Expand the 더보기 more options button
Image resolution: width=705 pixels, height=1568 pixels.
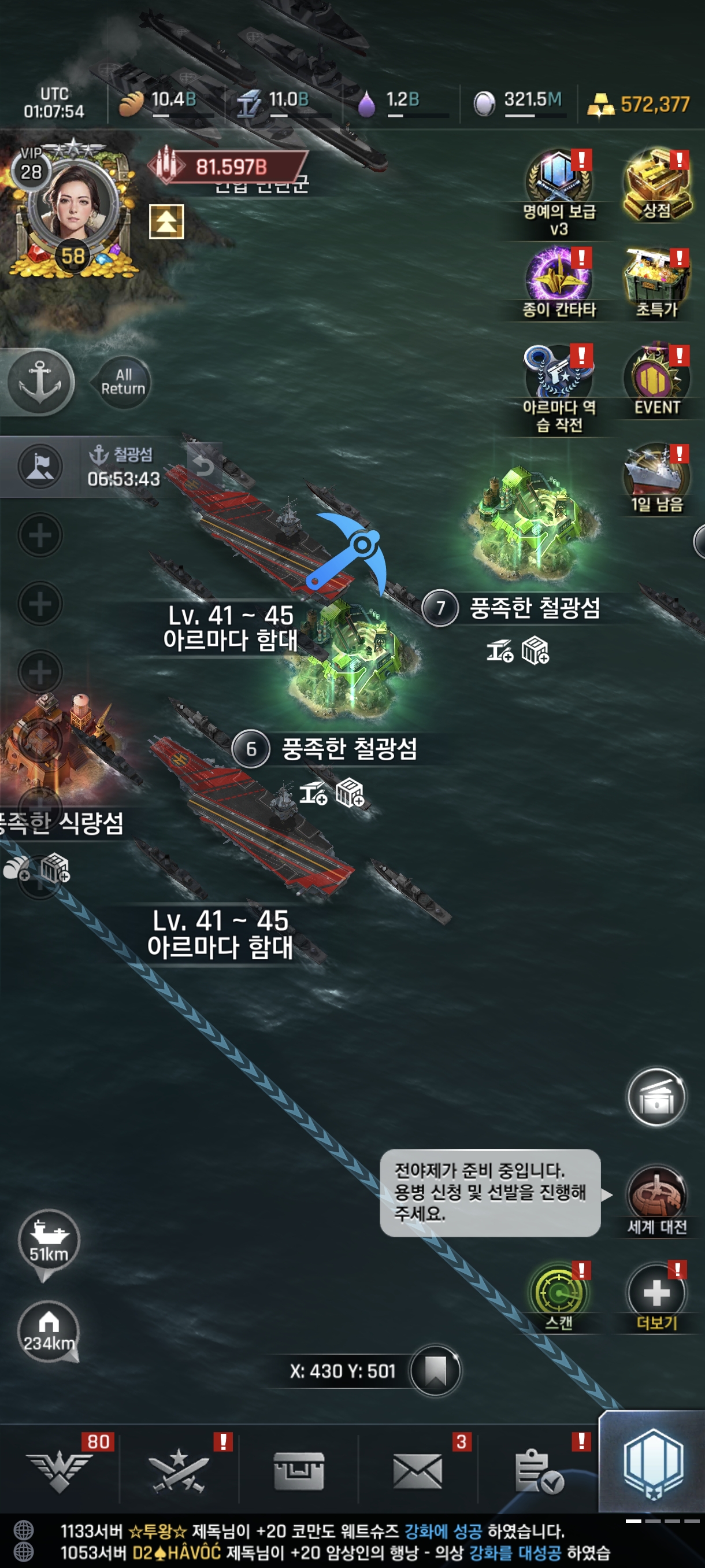(x=656, y=1293)
